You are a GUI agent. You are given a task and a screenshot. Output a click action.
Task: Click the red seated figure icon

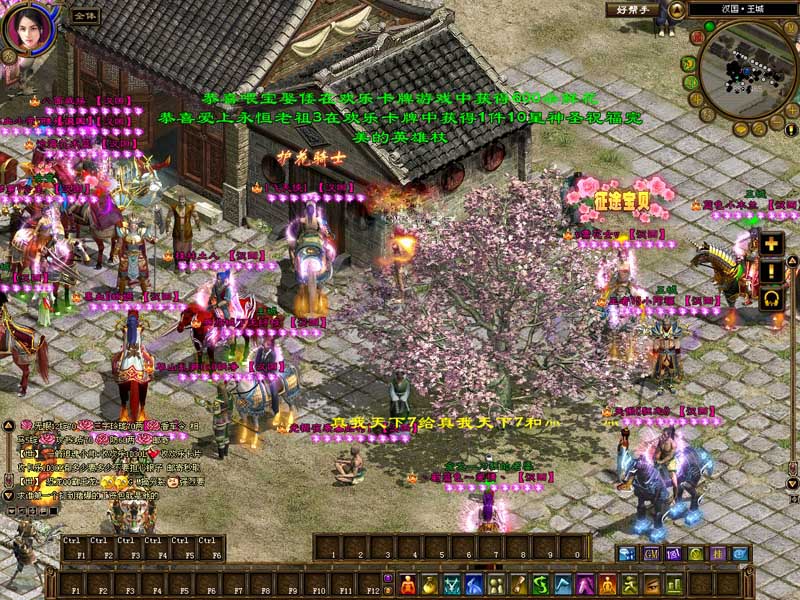[408, 584]
